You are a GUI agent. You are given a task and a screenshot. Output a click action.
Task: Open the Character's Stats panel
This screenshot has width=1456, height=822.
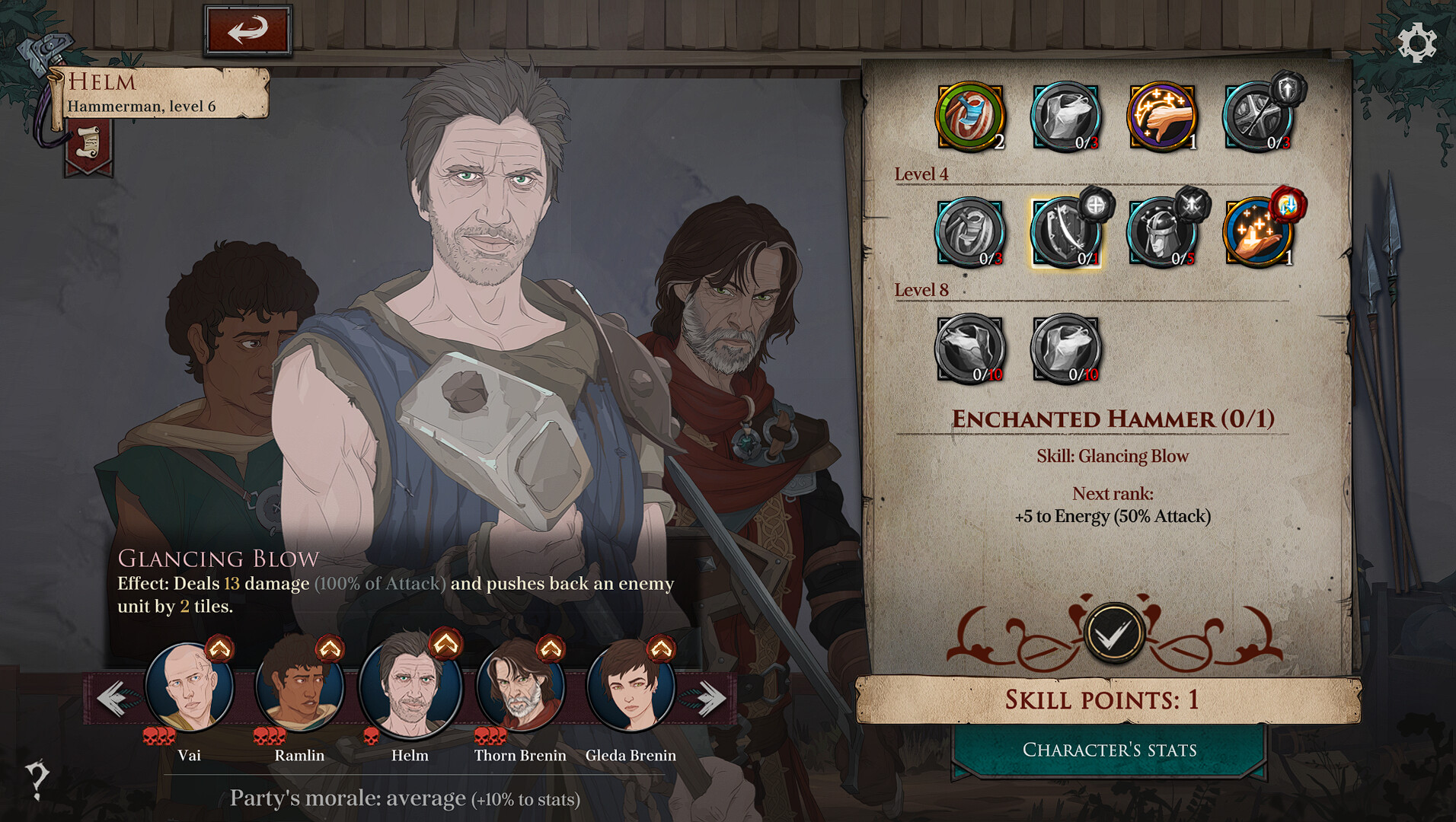1110,750
